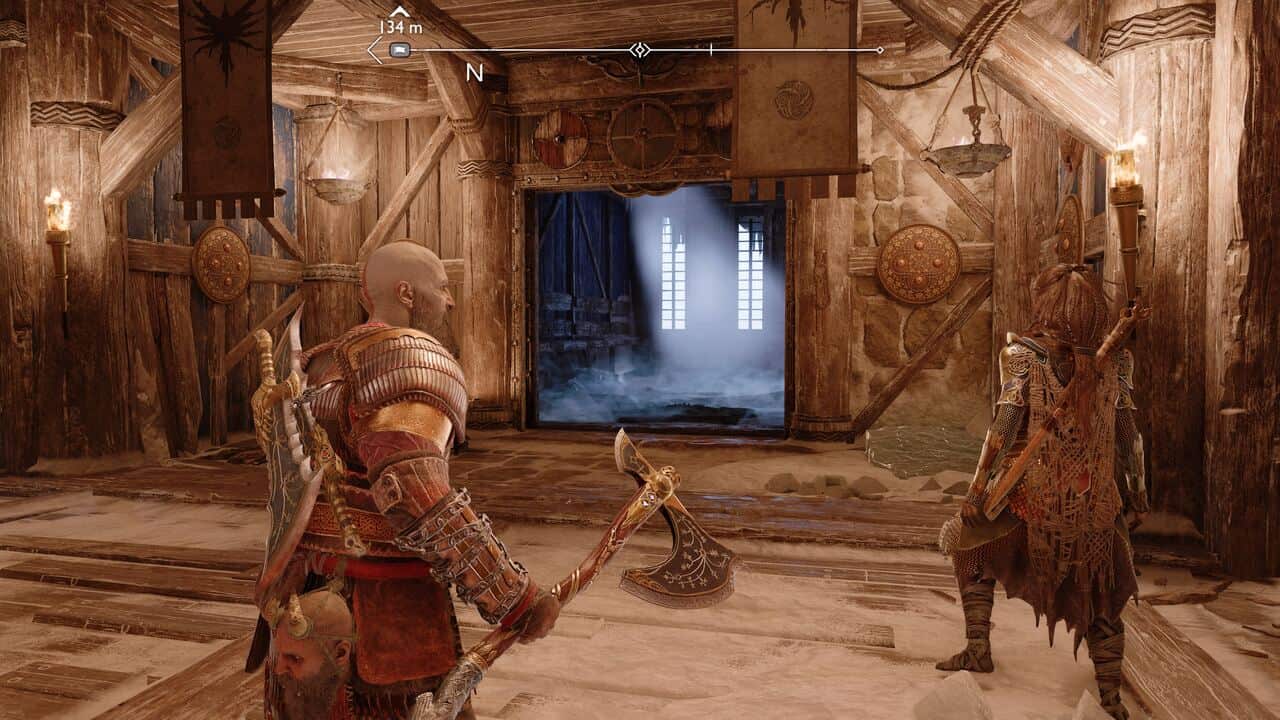Click the diamond center marker on compass
The image size is (1280, 720).
pos(639,49)
